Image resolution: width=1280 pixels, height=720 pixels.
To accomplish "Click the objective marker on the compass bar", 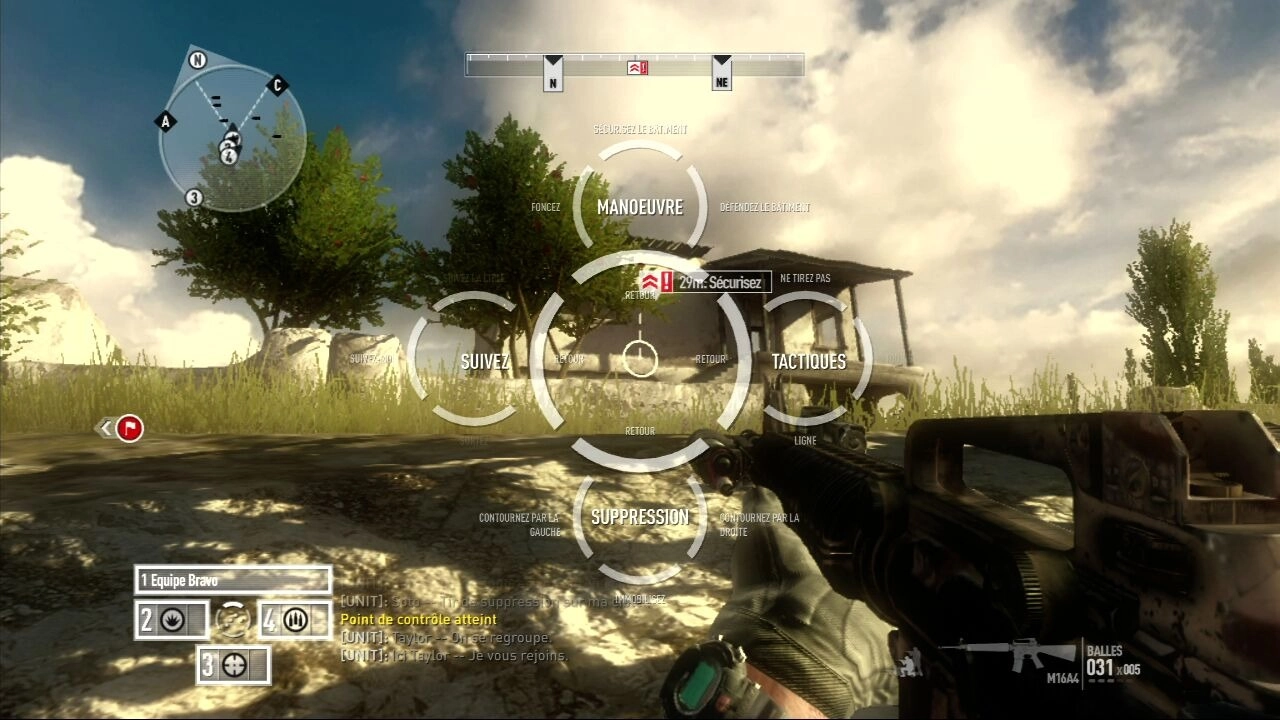I will coord(638,67).
